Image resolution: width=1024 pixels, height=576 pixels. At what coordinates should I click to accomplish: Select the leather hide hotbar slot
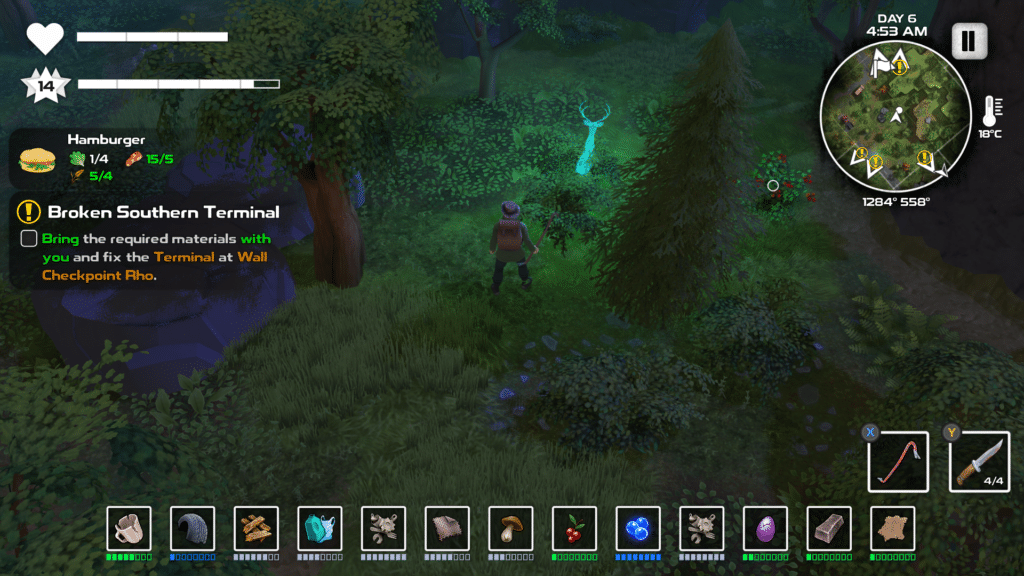click(x=893, y=528)
